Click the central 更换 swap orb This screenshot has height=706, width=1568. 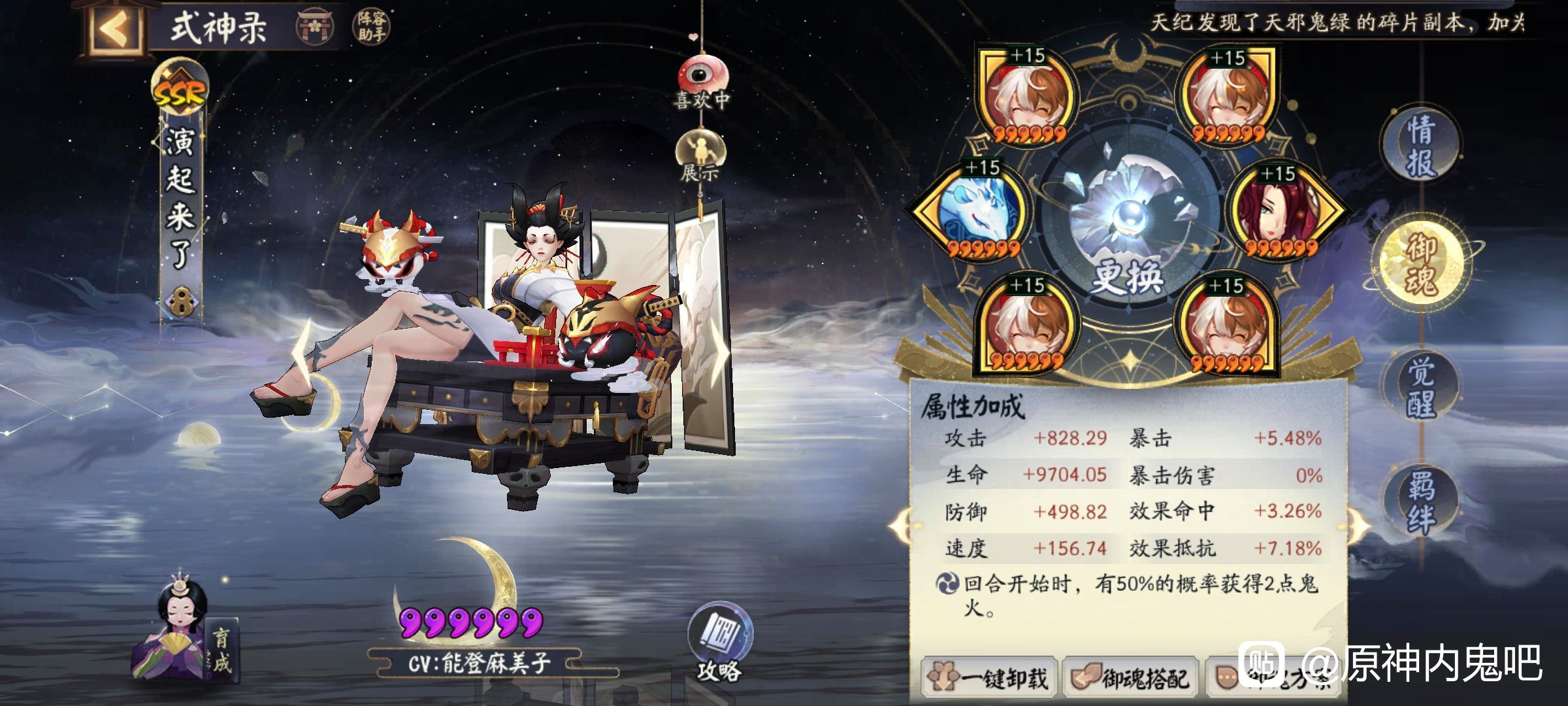1127,222
